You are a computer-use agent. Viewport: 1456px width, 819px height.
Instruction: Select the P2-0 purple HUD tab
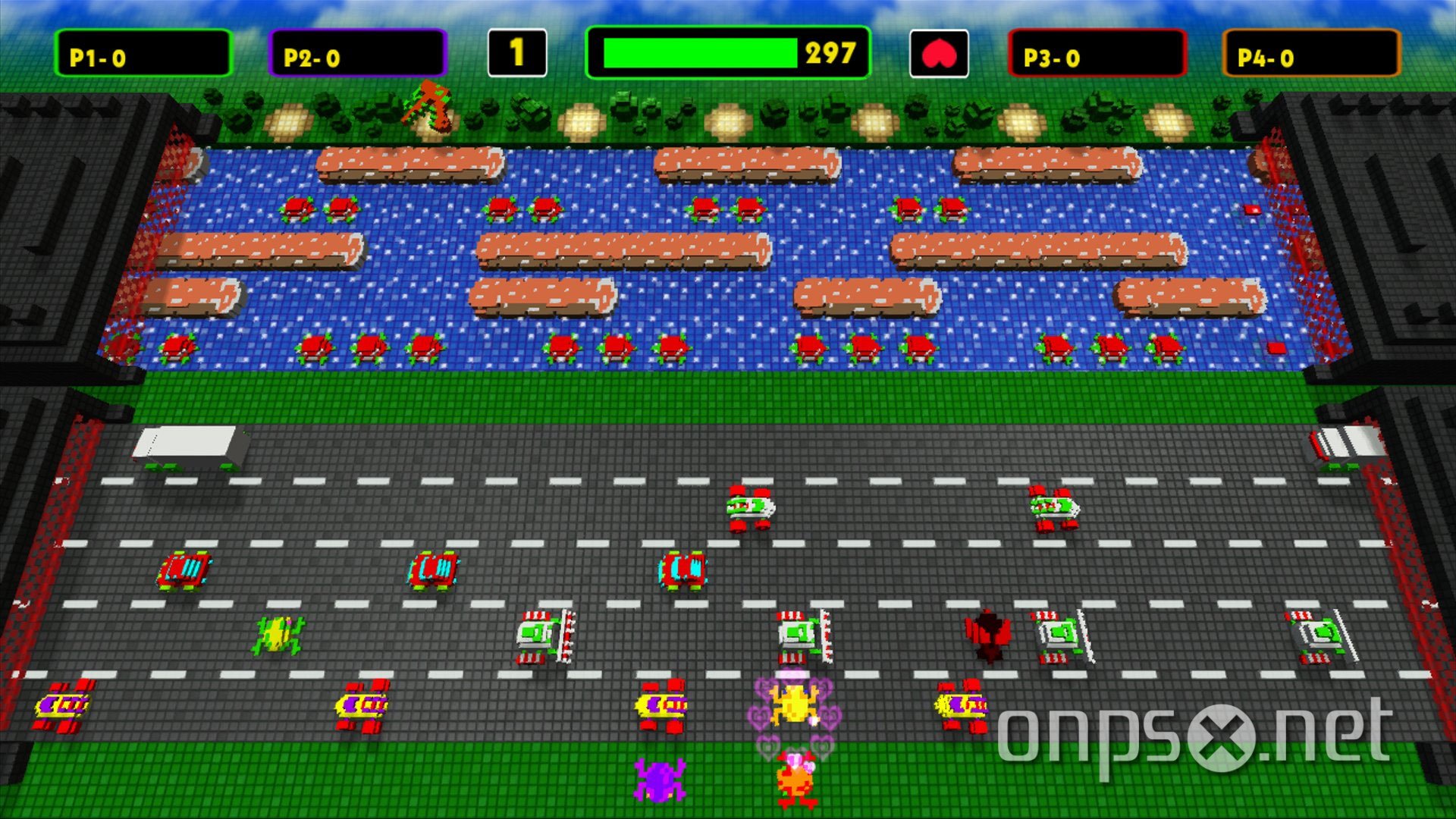(x=356, y=53)
